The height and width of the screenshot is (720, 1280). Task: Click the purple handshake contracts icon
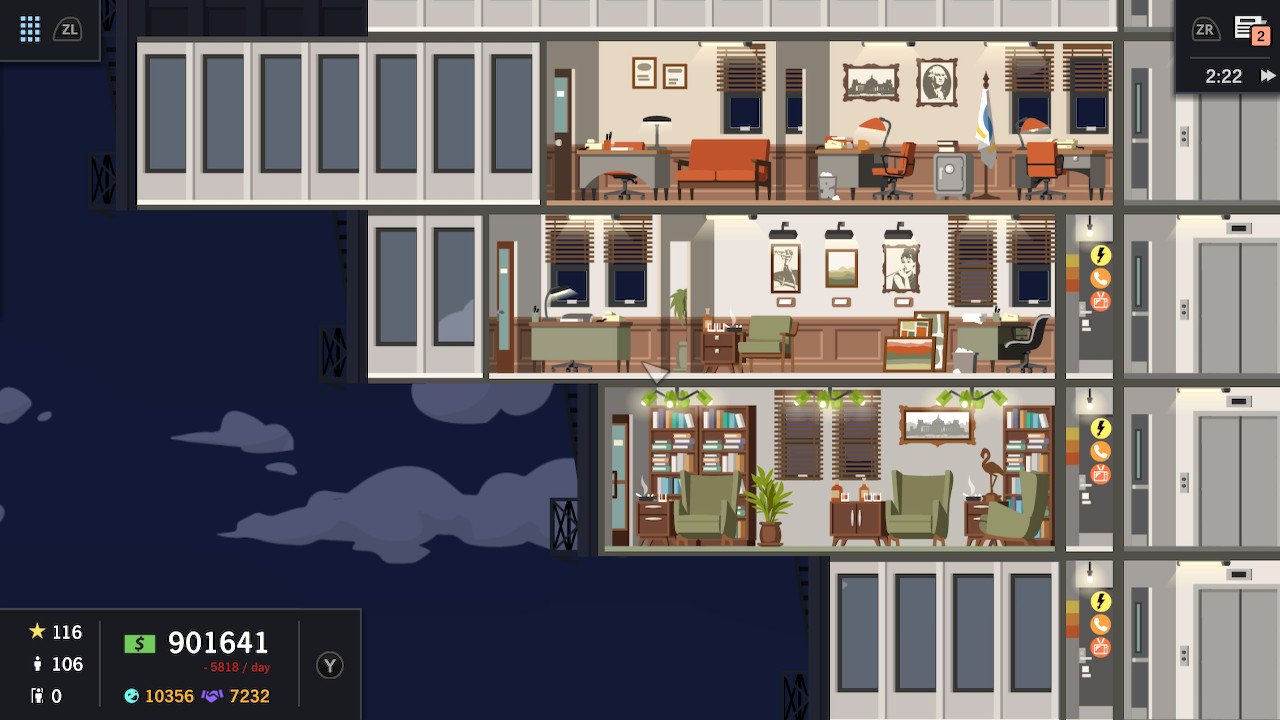[212, 695]
